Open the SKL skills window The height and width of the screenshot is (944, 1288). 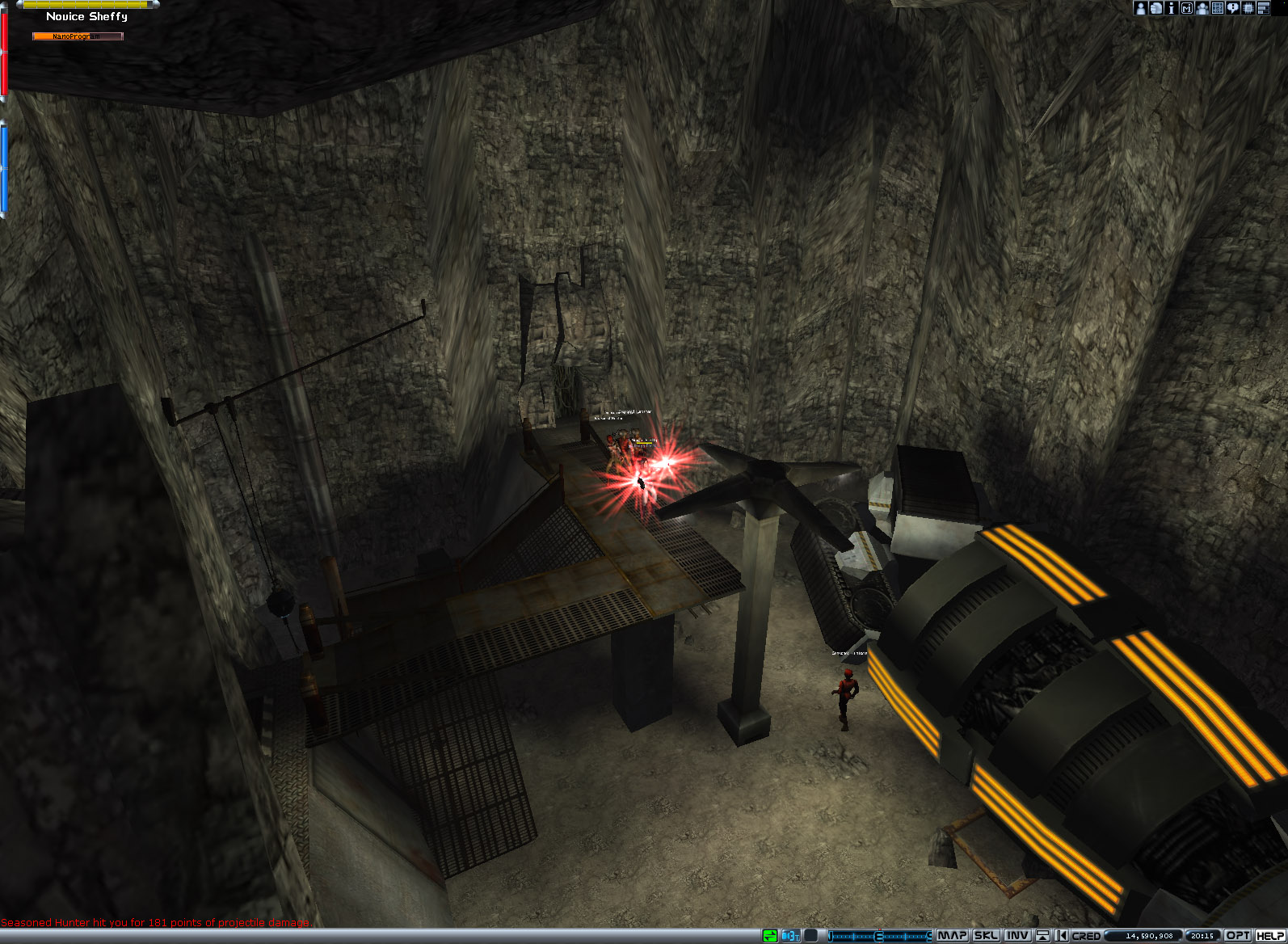click(986, 935)
